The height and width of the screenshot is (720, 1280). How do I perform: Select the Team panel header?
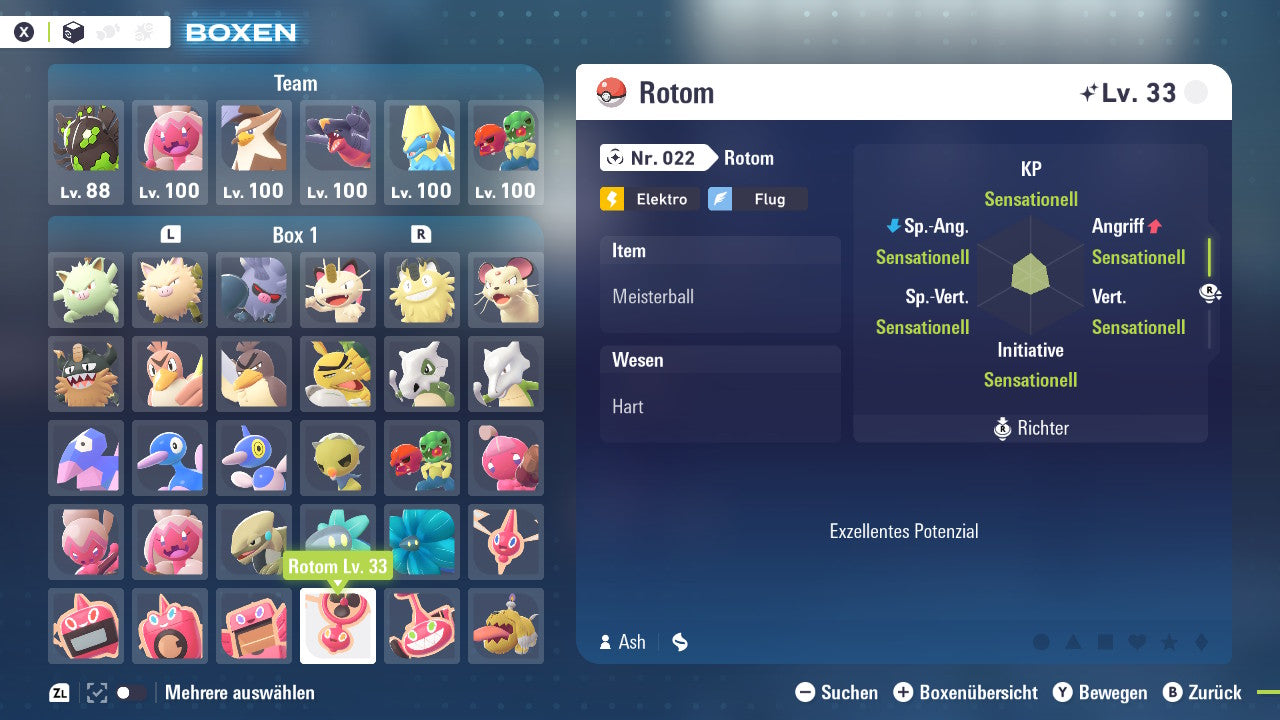pyautogui.click(x=295, y=83)
